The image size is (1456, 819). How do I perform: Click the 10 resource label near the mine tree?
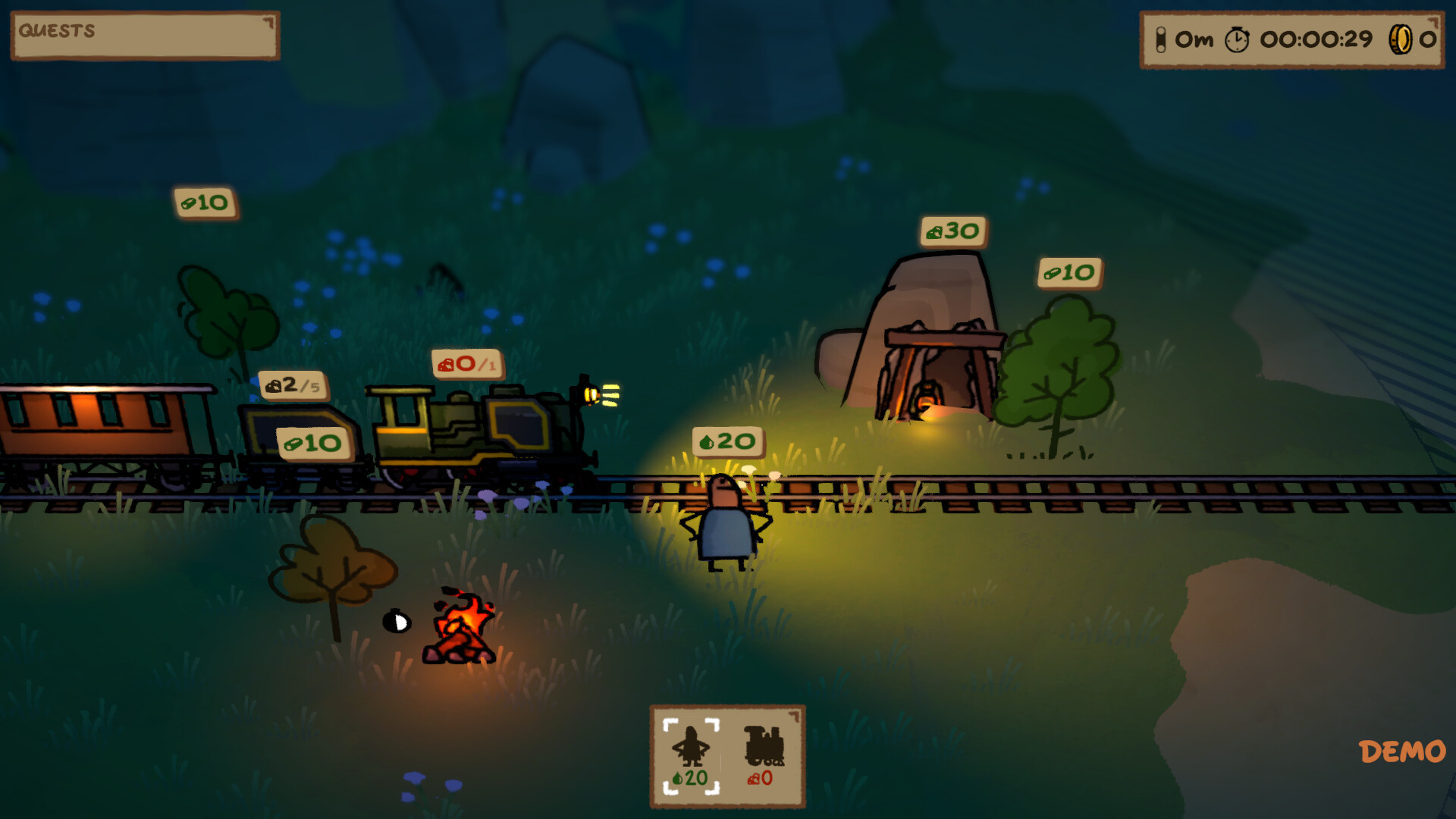coord(1070,273)
